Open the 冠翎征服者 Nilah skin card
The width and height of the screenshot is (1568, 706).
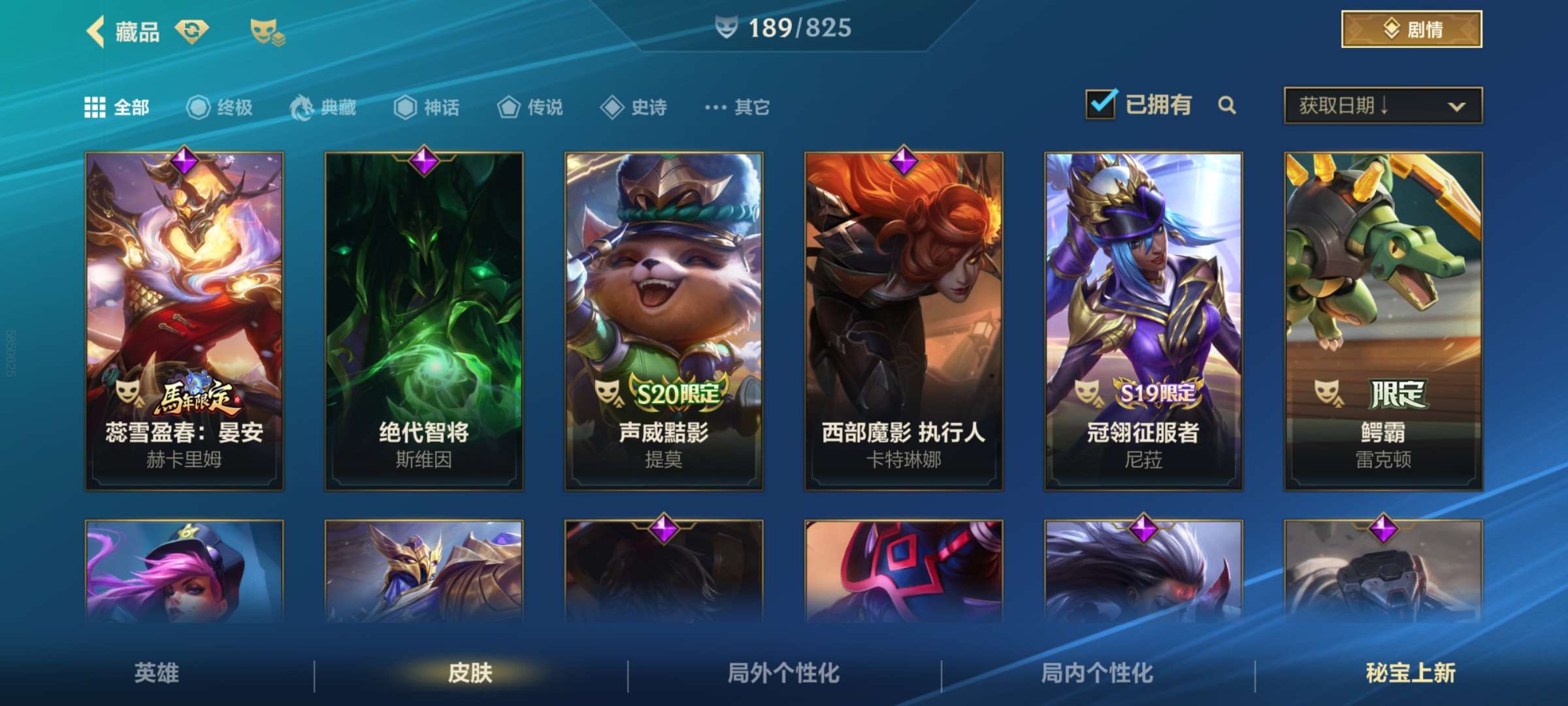pos(1143,320)
